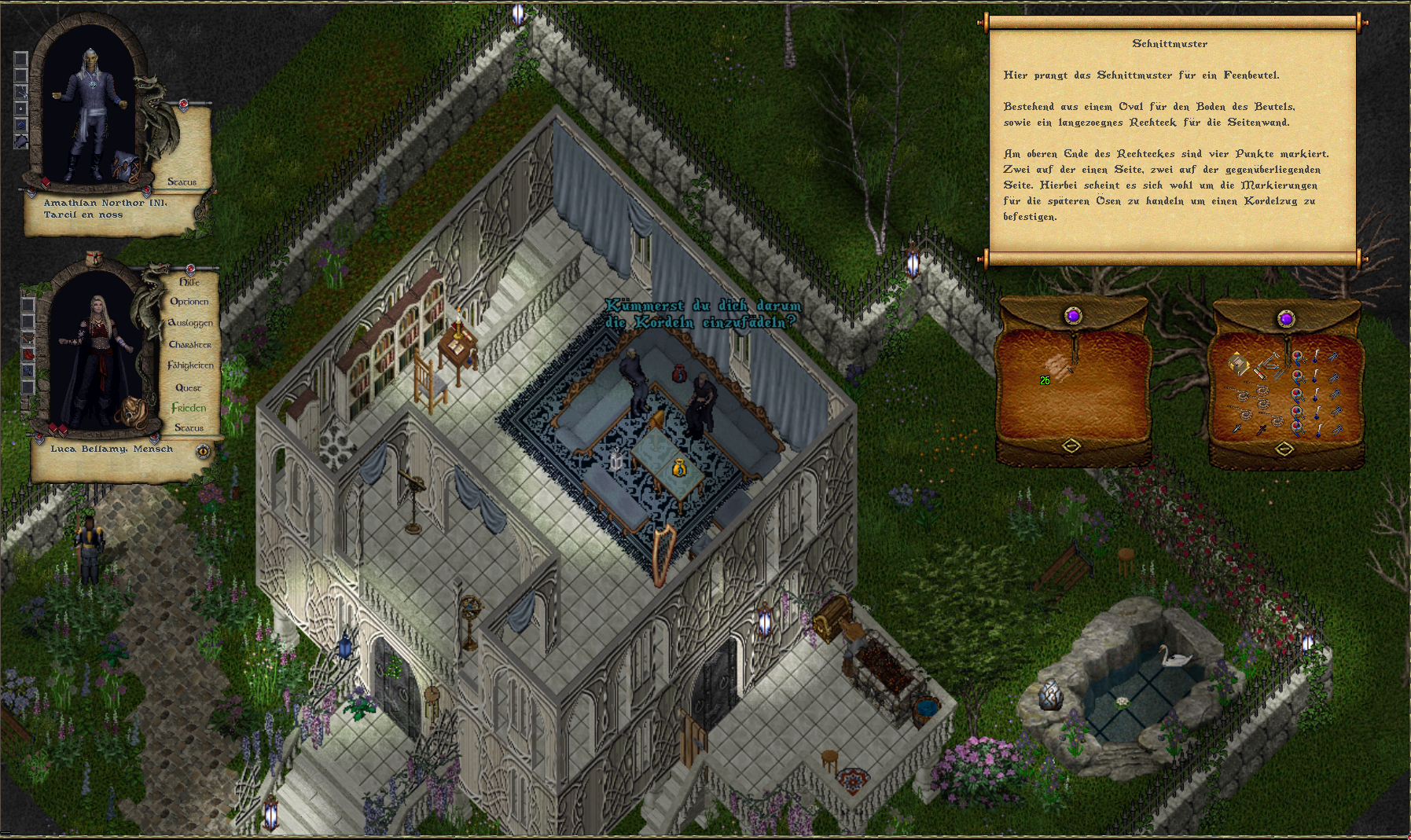Image resolution: width=1411 pixels, height=840 pixels.
Task: Click the Schnittmuster scroll text
Action: click(x=1171, y=145)
